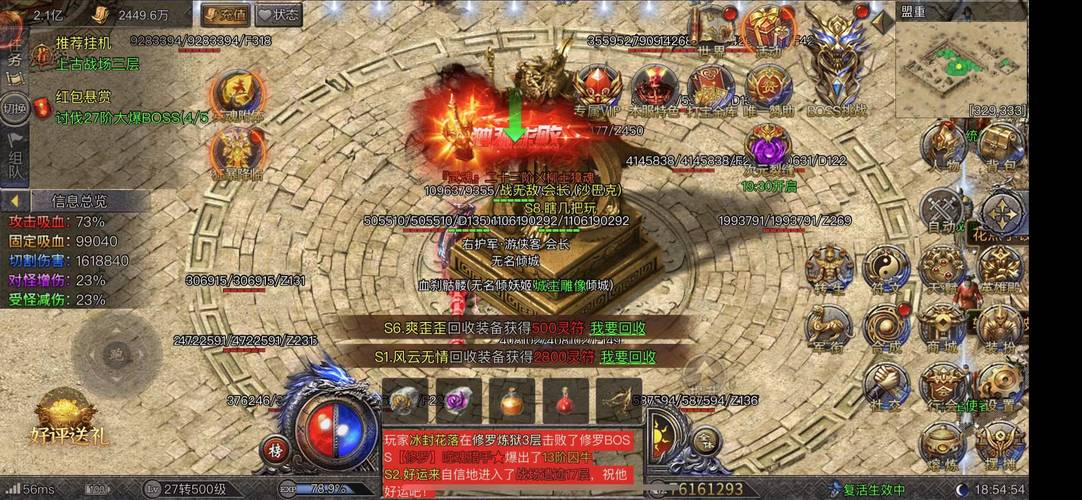Click 我要回收 link for 500 灵符 message
1082x500 pixels.
coord(617,328)
